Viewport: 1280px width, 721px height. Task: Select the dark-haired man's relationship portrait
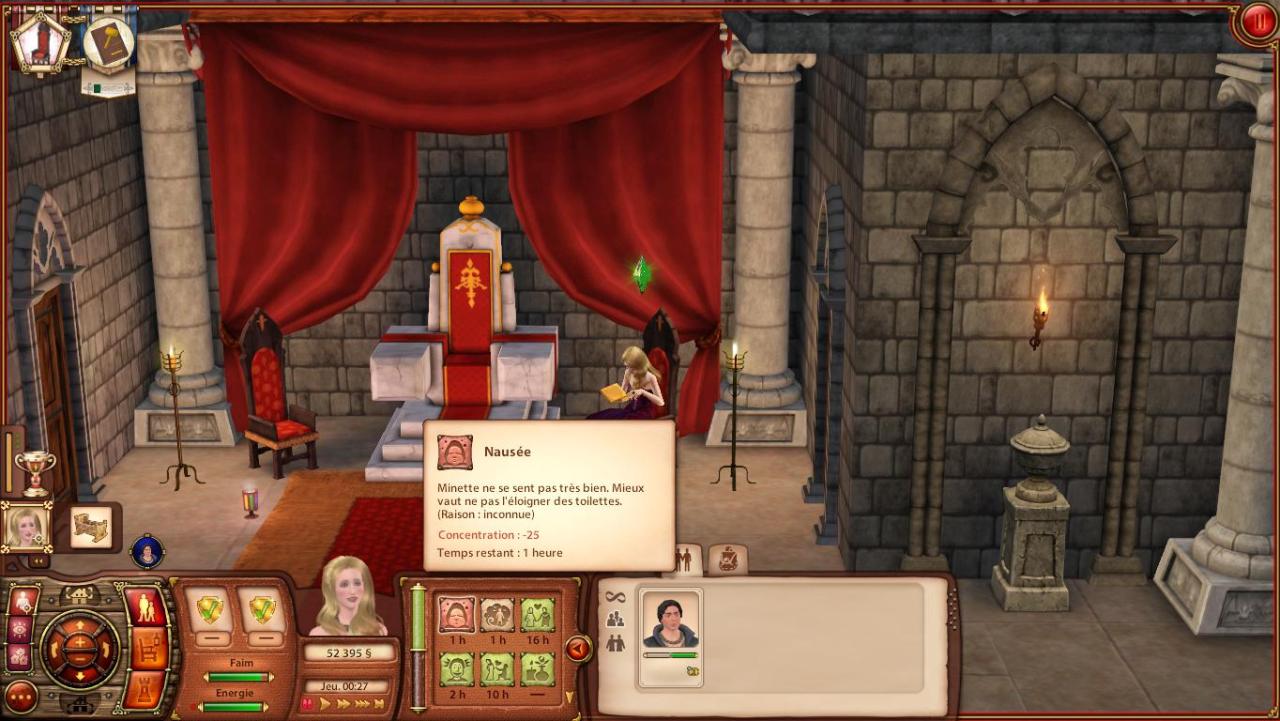point(670,622)
